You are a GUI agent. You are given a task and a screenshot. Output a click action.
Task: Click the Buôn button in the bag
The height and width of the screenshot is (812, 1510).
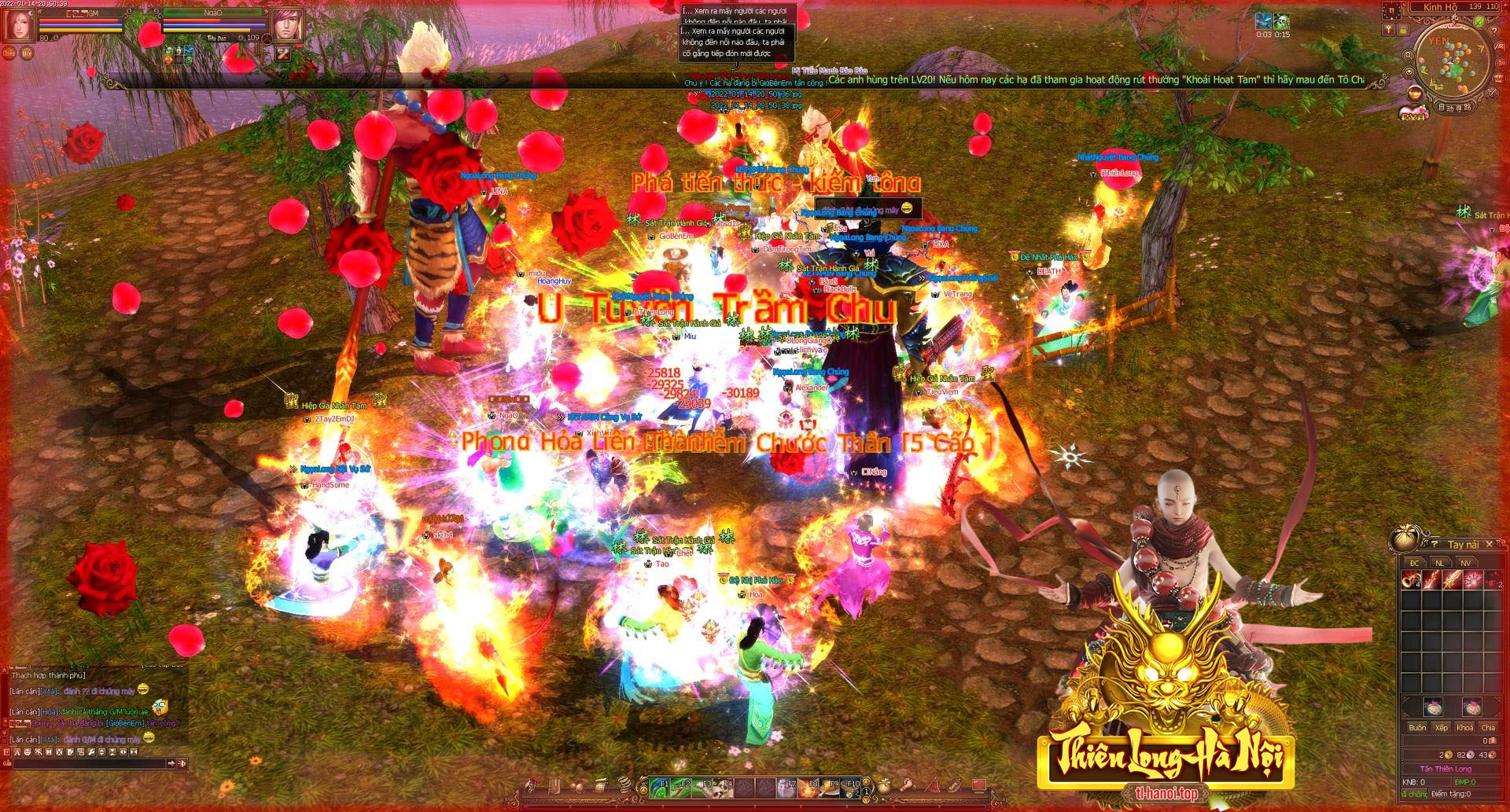pyautogui.click(x=1417, y=727)
